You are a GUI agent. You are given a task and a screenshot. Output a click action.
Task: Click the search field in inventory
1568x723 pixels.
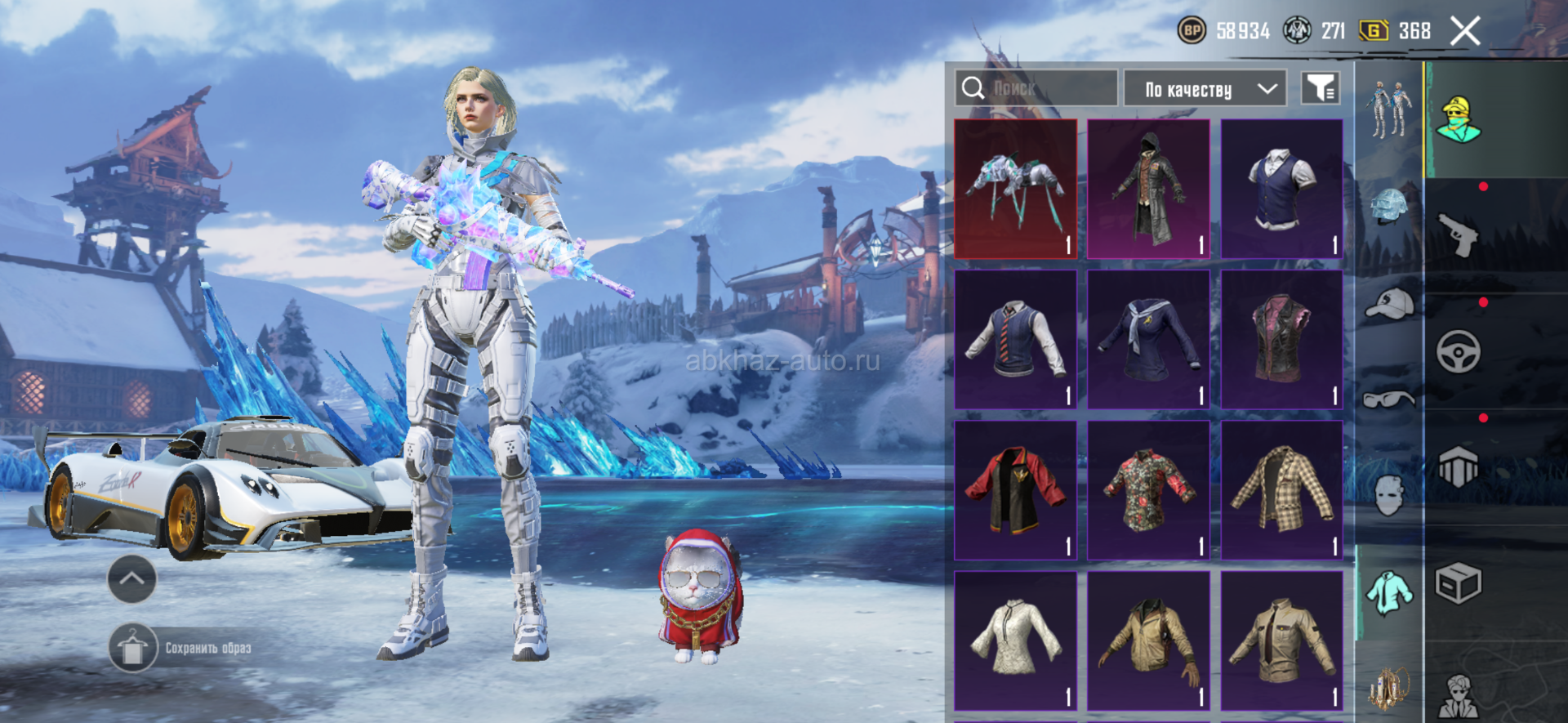point(1036,88)
